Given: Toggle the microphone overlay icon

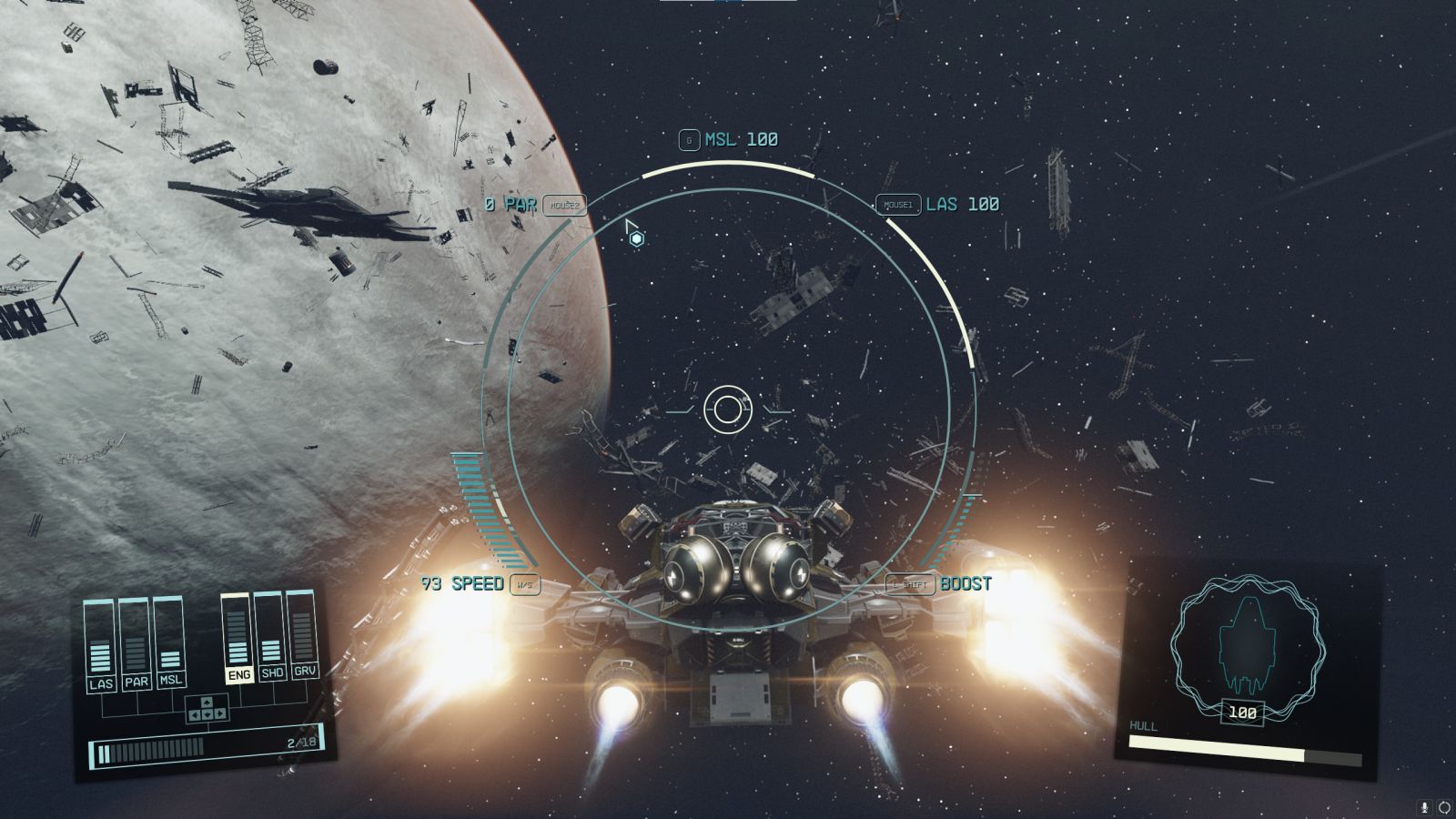Looking at the screenshot, I should tap(1425, 807).
